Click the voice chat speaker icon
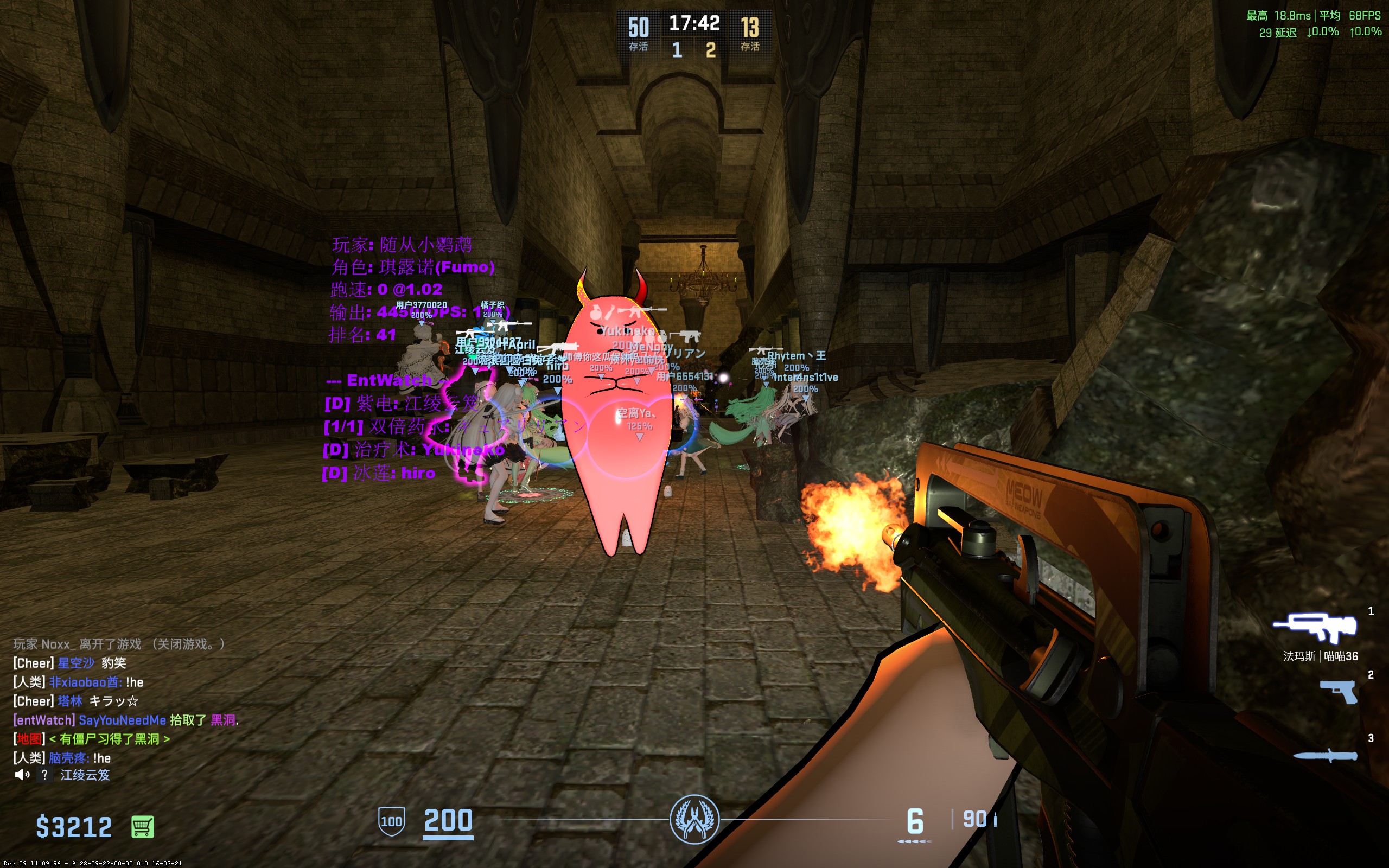This screenshot has width=1389, height=868. [22, 775]
